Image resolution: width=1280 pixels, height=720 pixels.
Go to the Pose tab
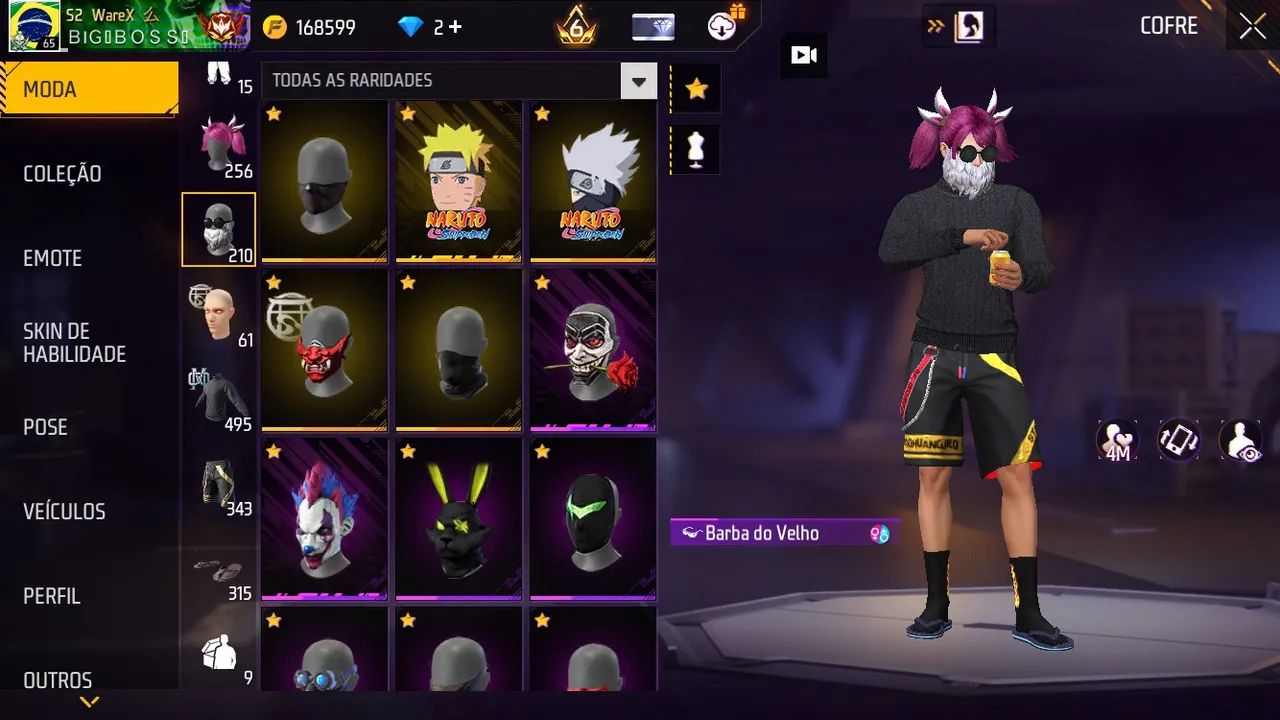(46, 427)
